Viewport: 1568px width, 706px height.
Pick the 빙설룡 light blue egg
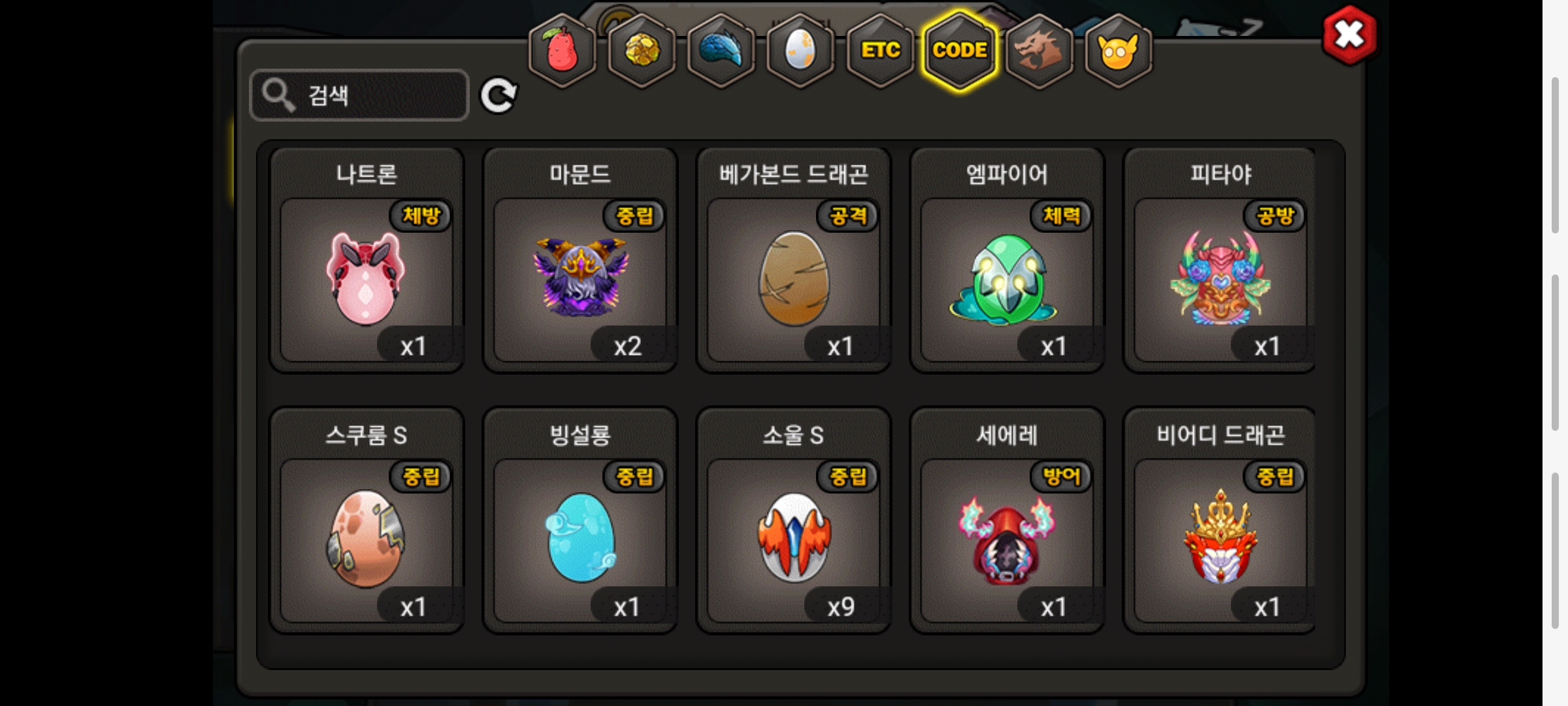pos(580,539)
